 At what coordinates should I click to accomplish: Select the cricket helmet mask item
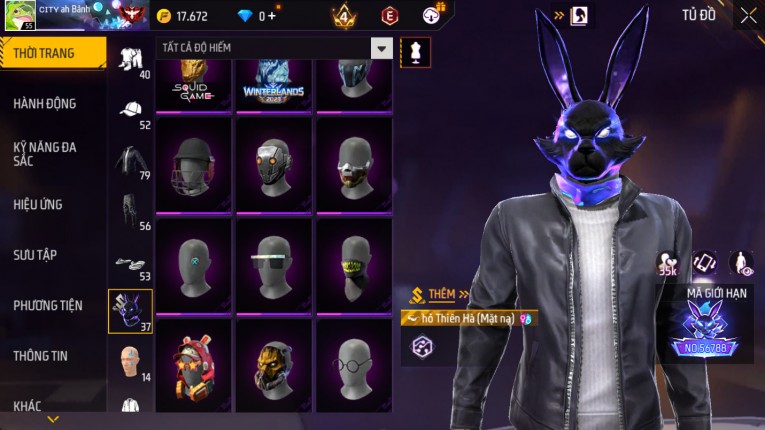point(193,163)
